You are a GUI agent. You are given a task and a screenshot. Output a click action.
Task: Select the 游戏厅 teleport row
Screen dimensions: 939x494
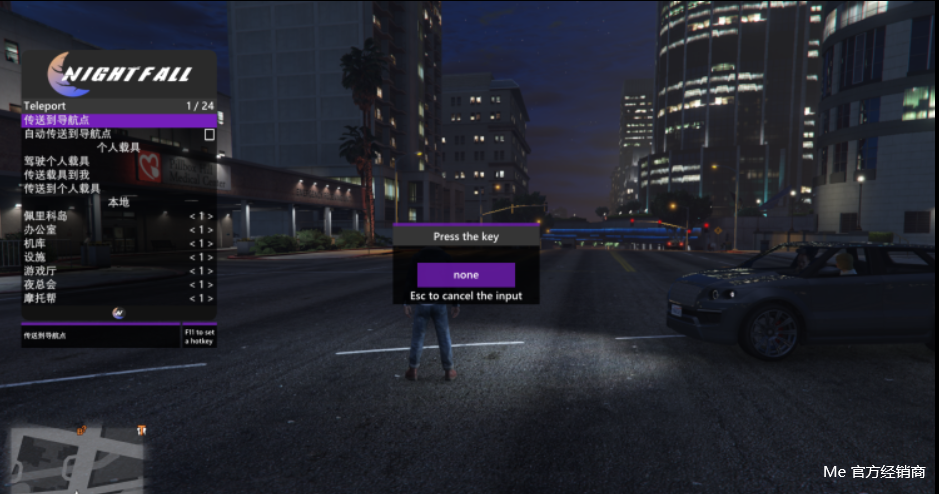click(x=119, y=271)
